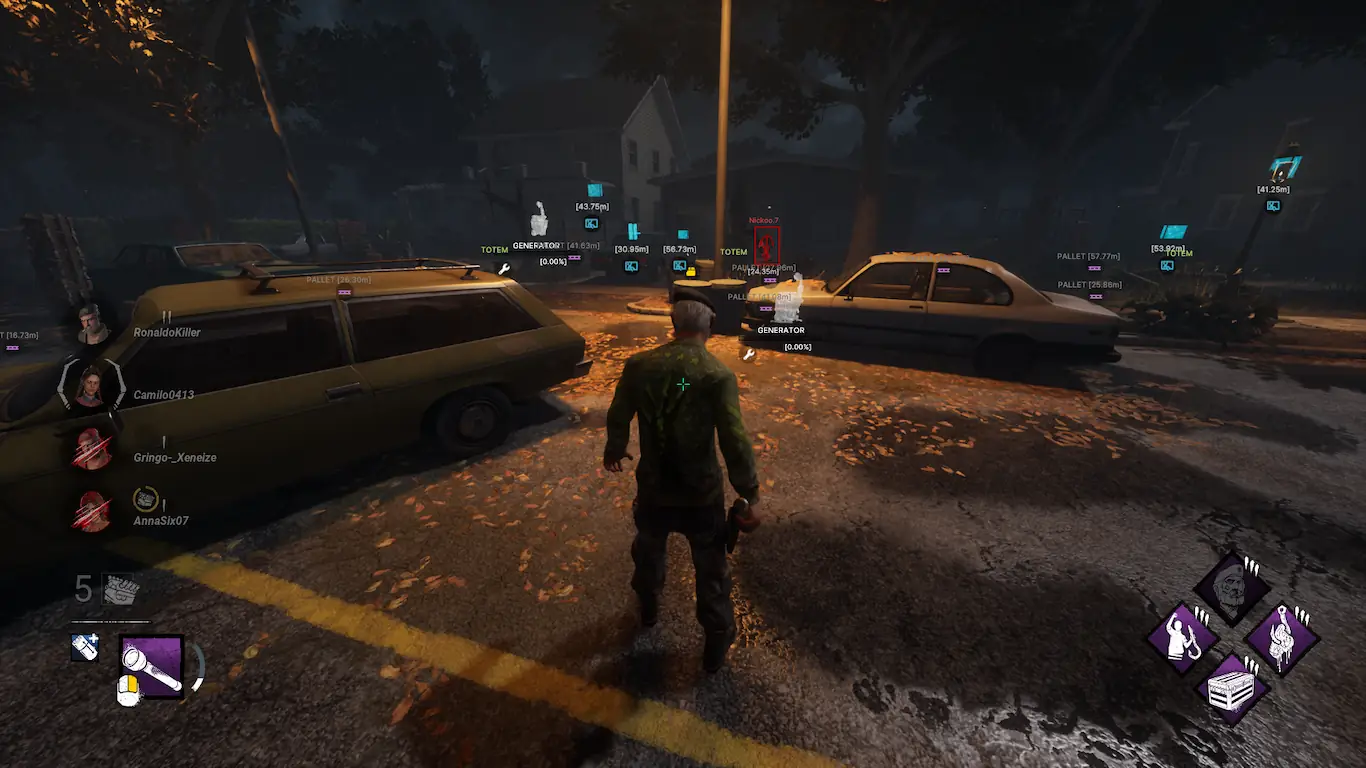Select the survivor holding hook perk

coord(1181,637)
